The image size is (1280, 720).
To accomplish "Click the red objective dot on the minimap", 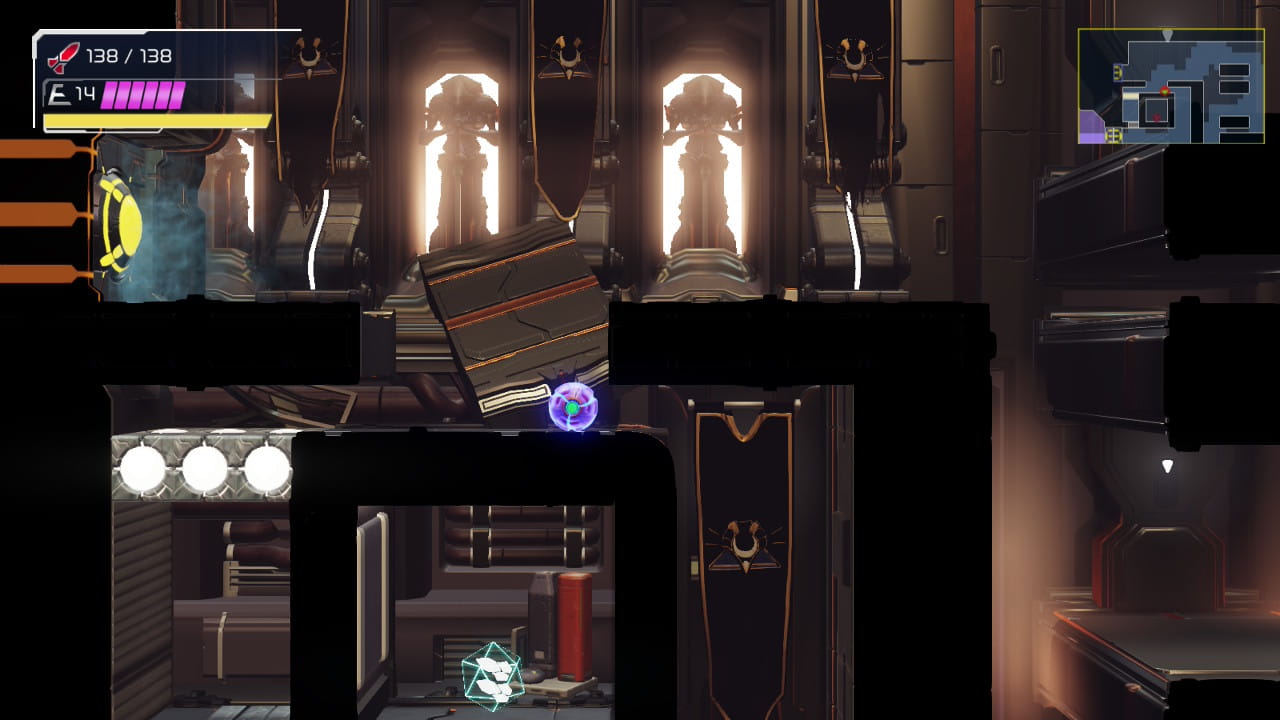I will tap(1165, 91).
